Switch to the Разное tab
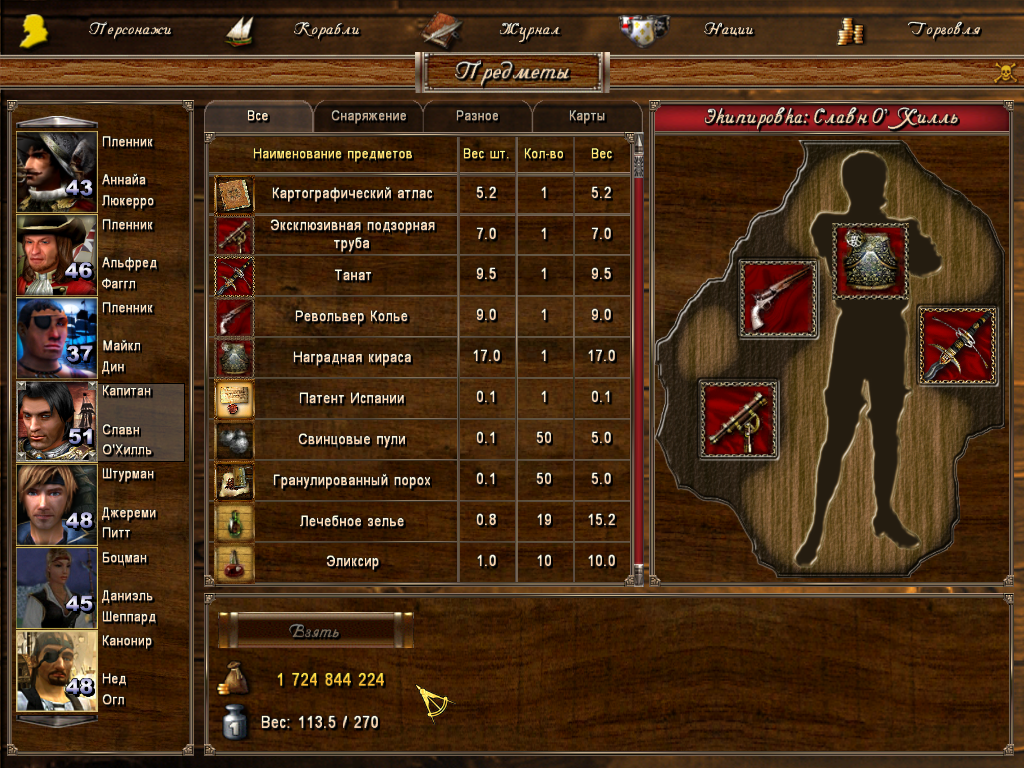The image size is (1024, 768). [477, 116]
